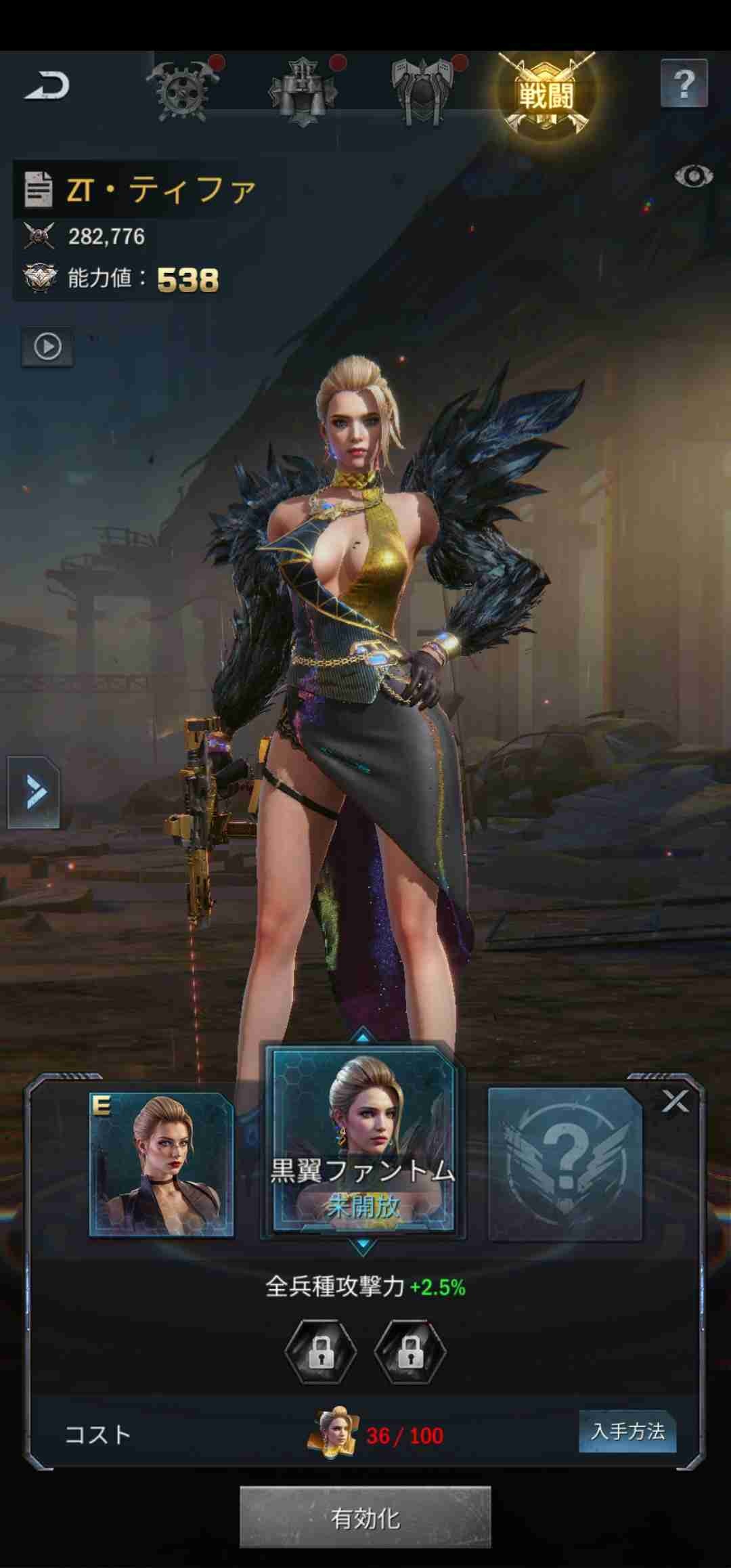Expand the side panel arrow
731x1568 pixels.
tap(34, 792)
